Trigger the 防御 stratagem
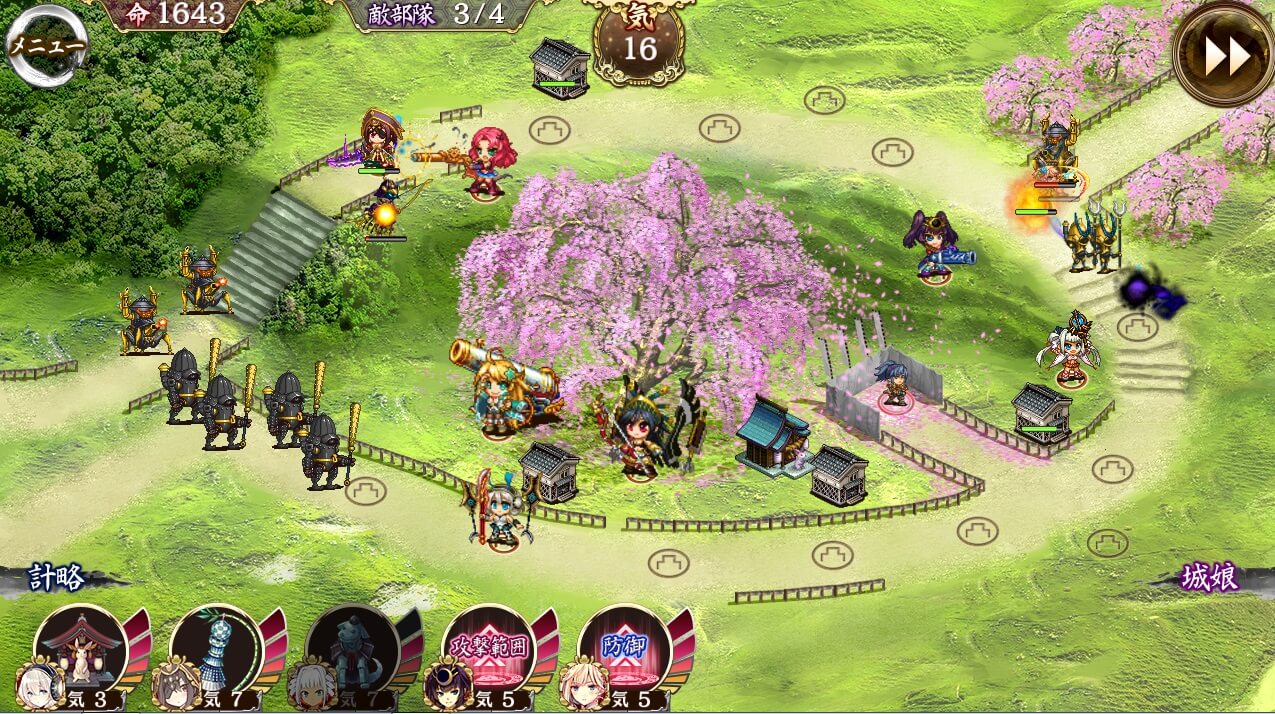 [x=622, y=650]
